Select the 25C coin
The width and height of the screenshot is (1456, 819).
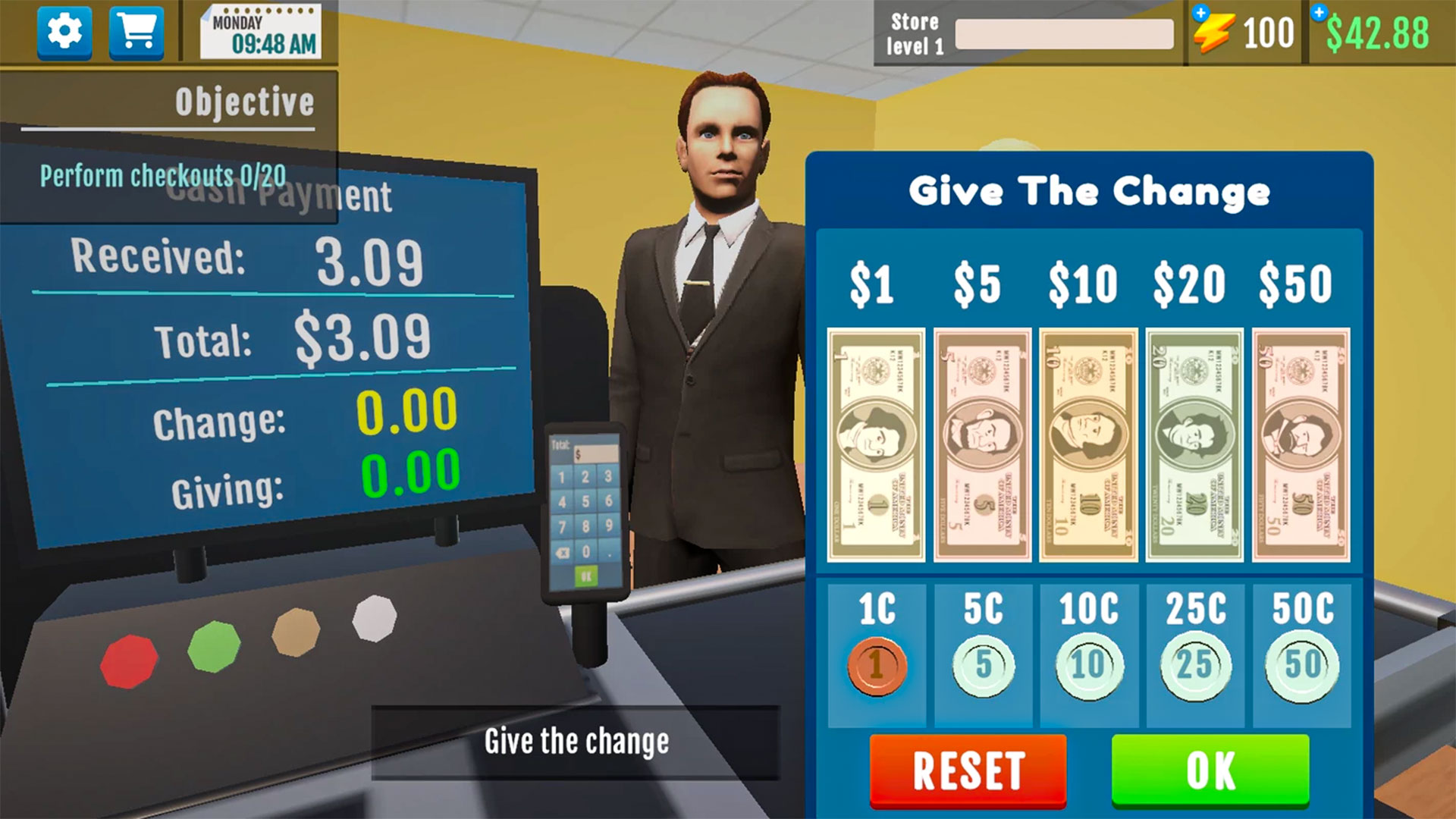coord(1194,665)
